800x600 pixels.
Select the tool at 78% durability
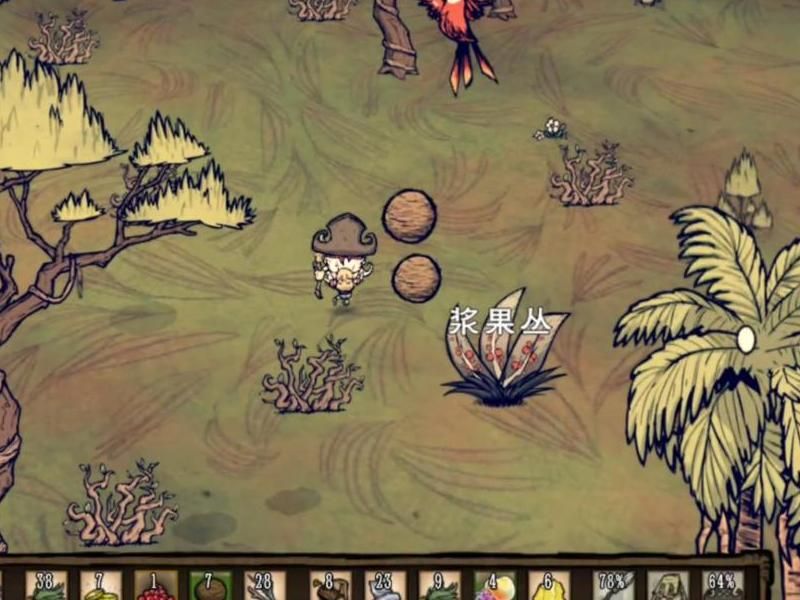[613, 586]
